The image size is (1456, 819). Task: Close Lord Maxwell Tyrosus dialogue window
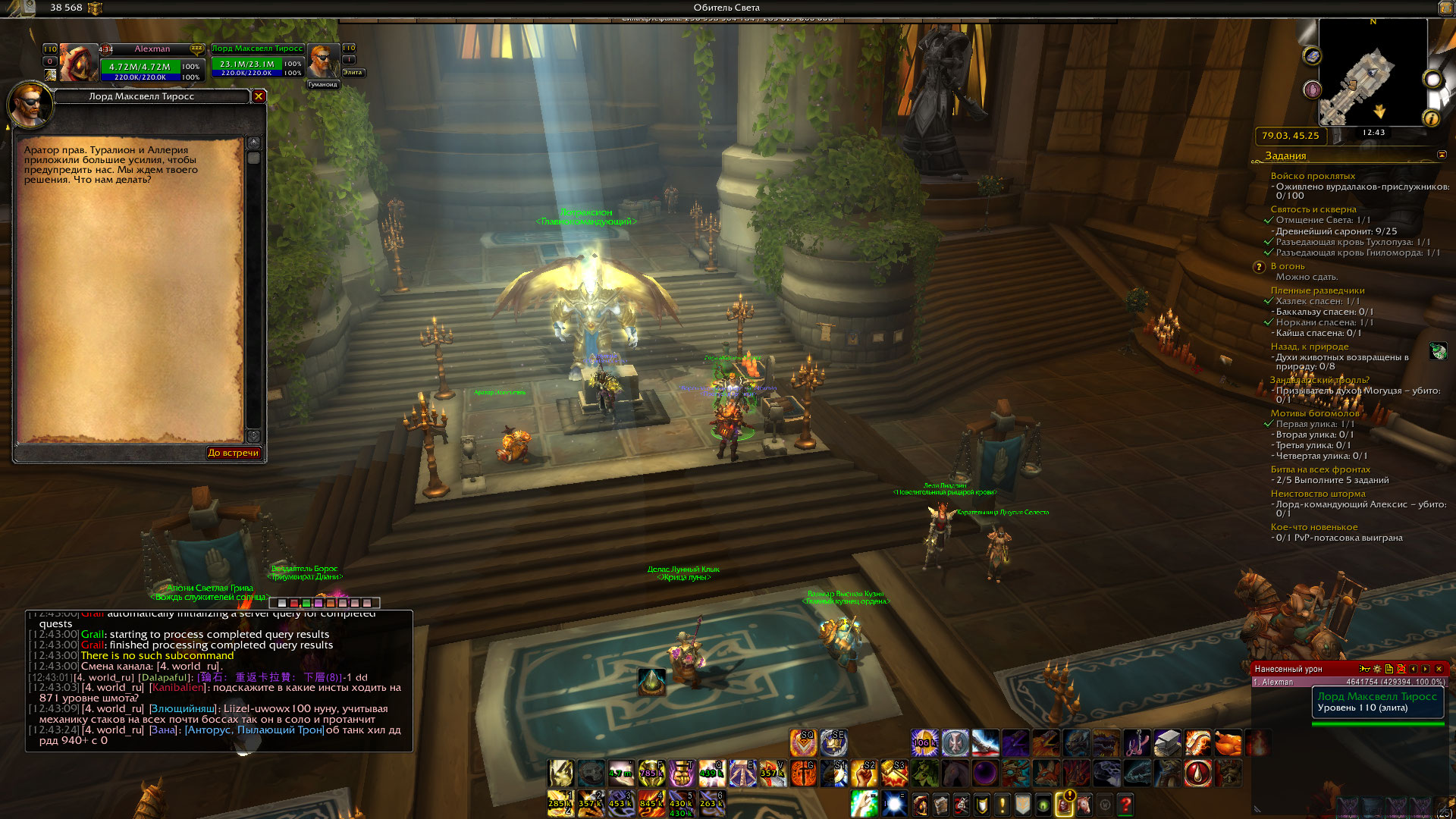259,96
